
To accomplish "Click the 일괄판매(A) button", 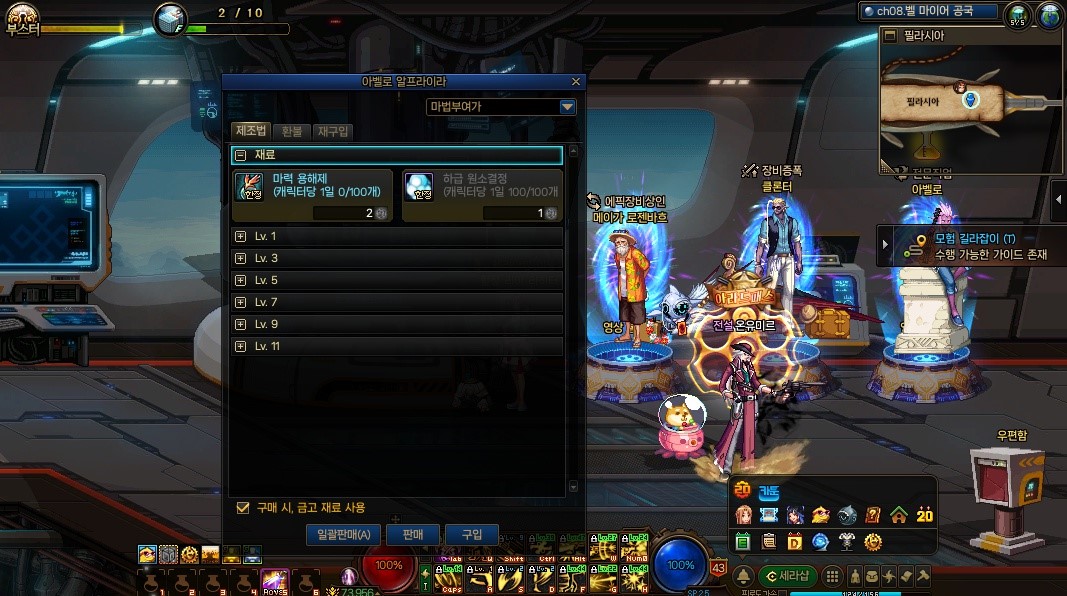I will 343,535.
